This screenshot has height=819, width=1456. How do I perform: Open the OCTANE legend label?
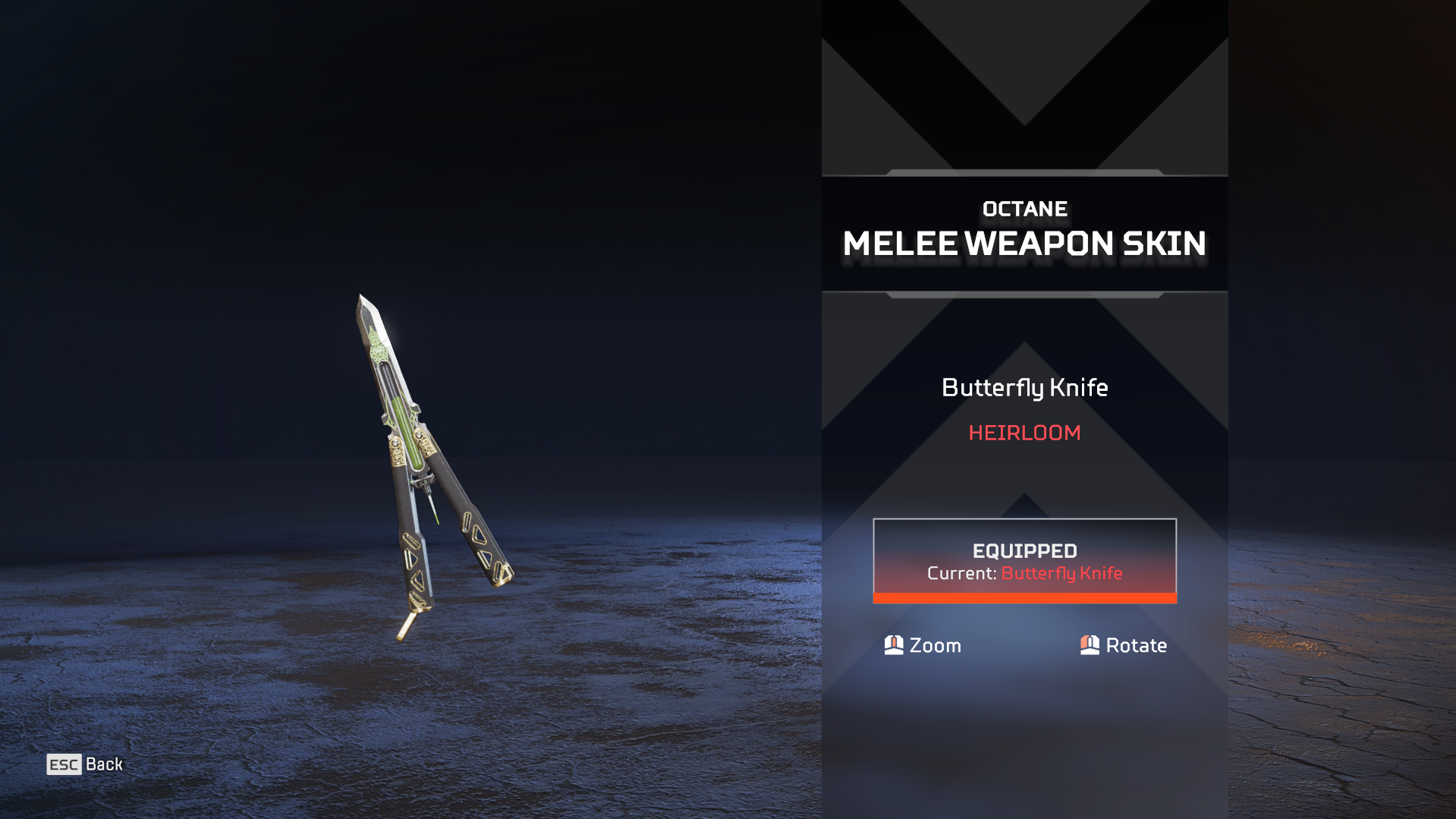1025,209
